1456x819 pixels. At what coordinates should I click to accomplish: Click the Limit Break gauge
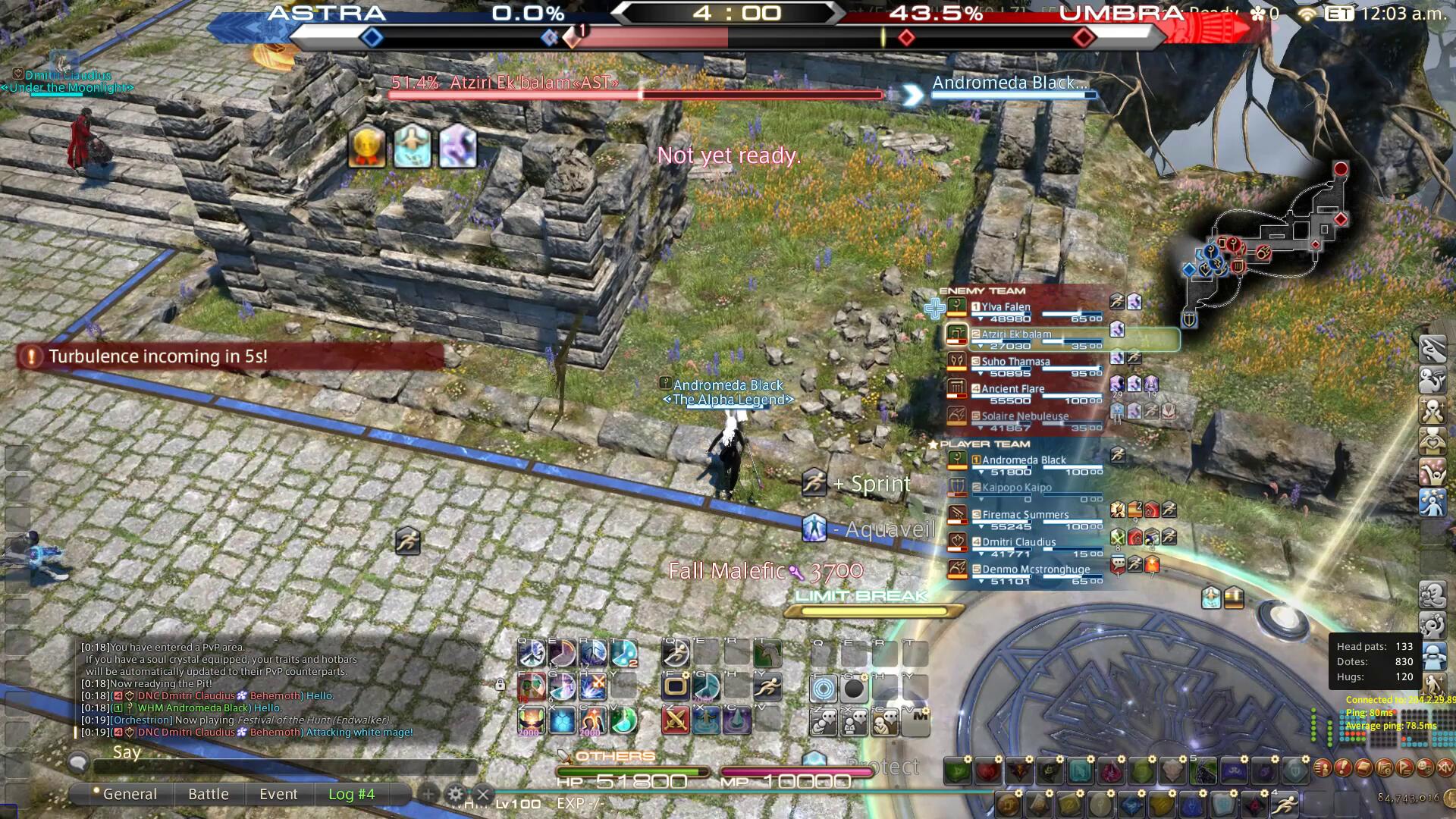(872, 610)
